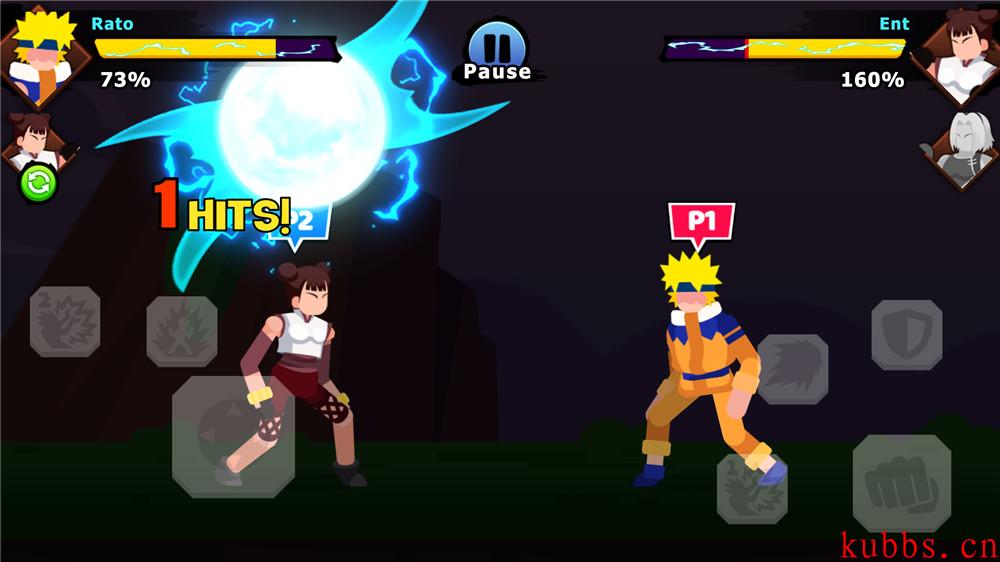Viewport: 1000px width, 562px height.
Task: Trigger the power-up aura skill button
Action: pos(182,330)
